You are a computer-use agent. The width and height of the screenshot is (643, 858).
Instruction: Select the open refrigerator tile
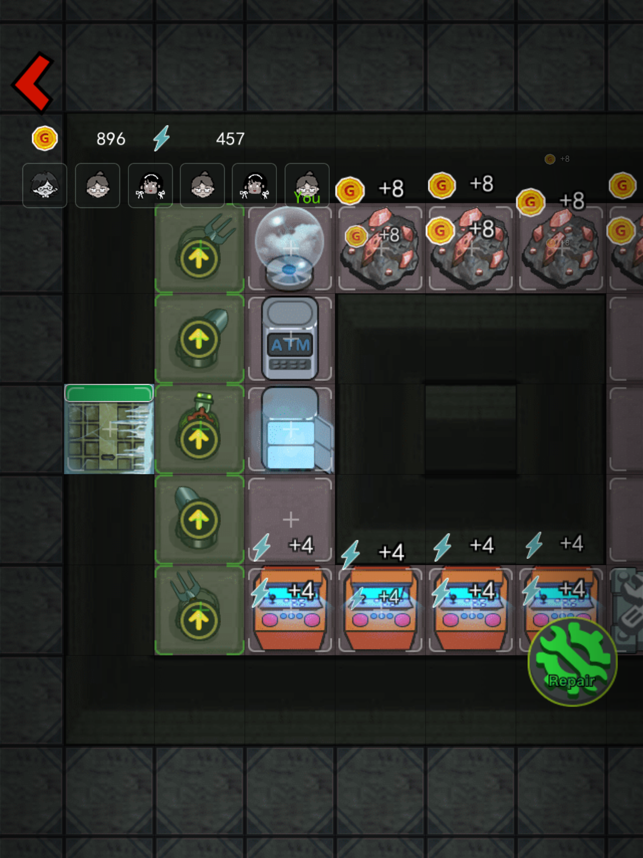(292, 429)
